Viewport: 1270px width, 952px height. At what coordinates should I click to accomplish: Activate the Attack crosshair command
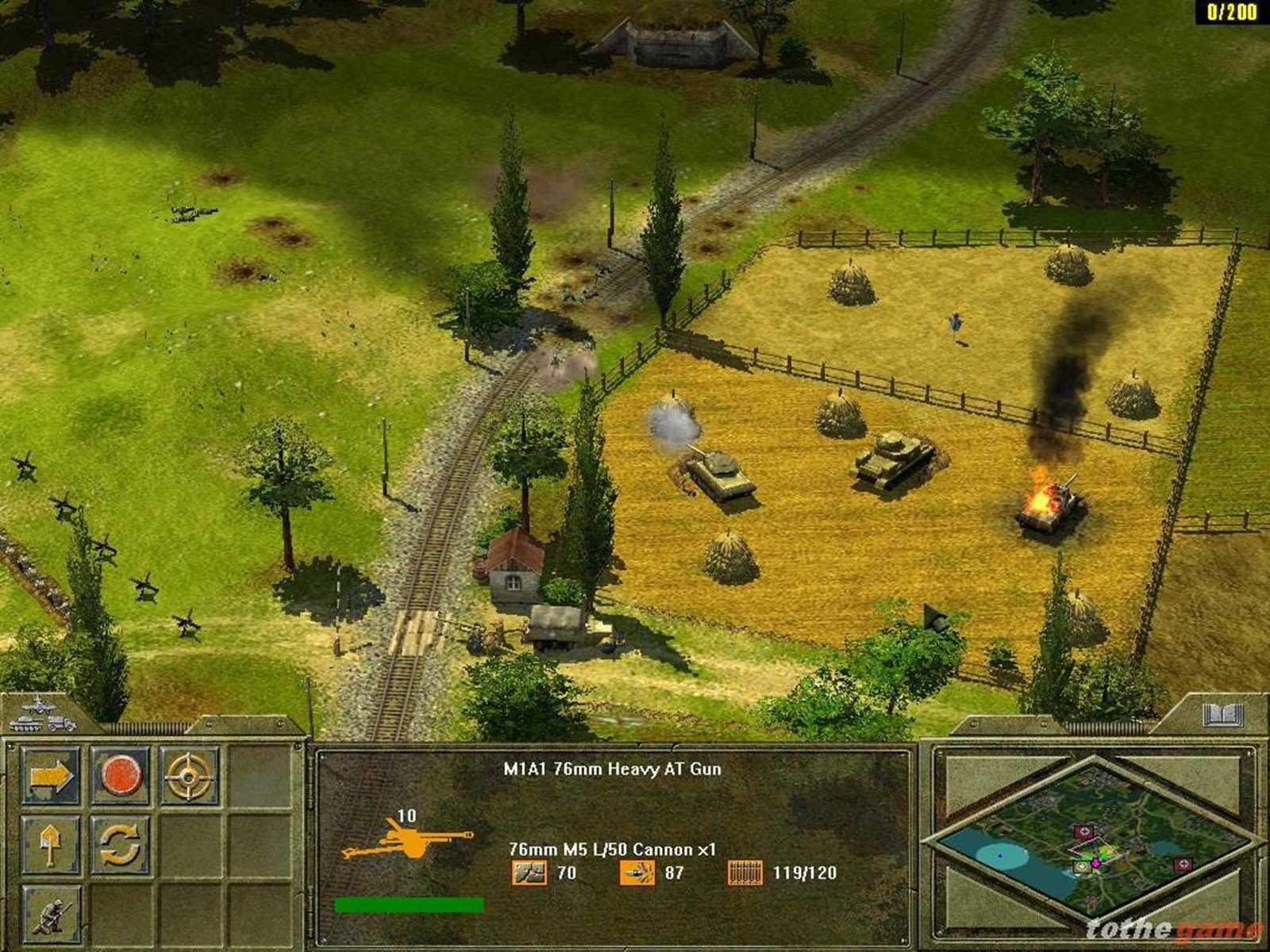[x=187, y=775]
